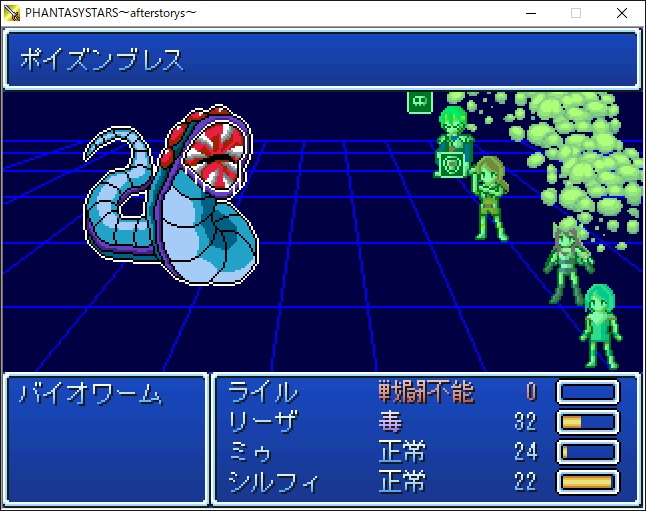Screen dimensions: 646x511
Task: Select enemy バイオワーム in the enemy list
Action: coord(90,394)
